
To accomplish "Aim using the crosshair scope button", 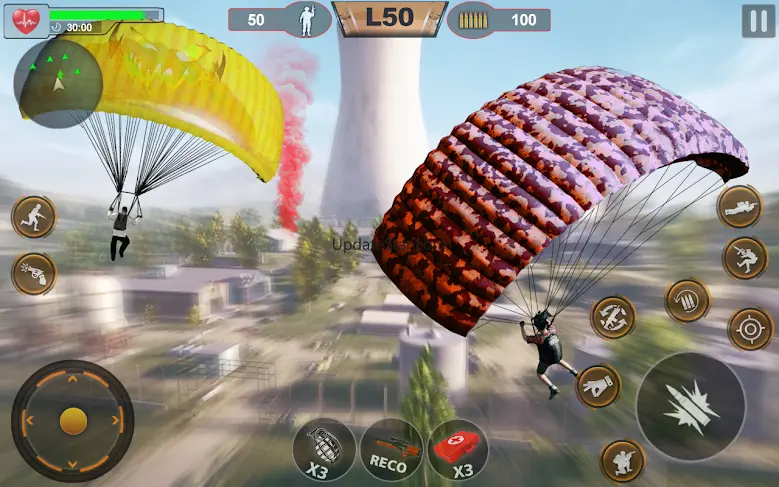I will point(750,329).
